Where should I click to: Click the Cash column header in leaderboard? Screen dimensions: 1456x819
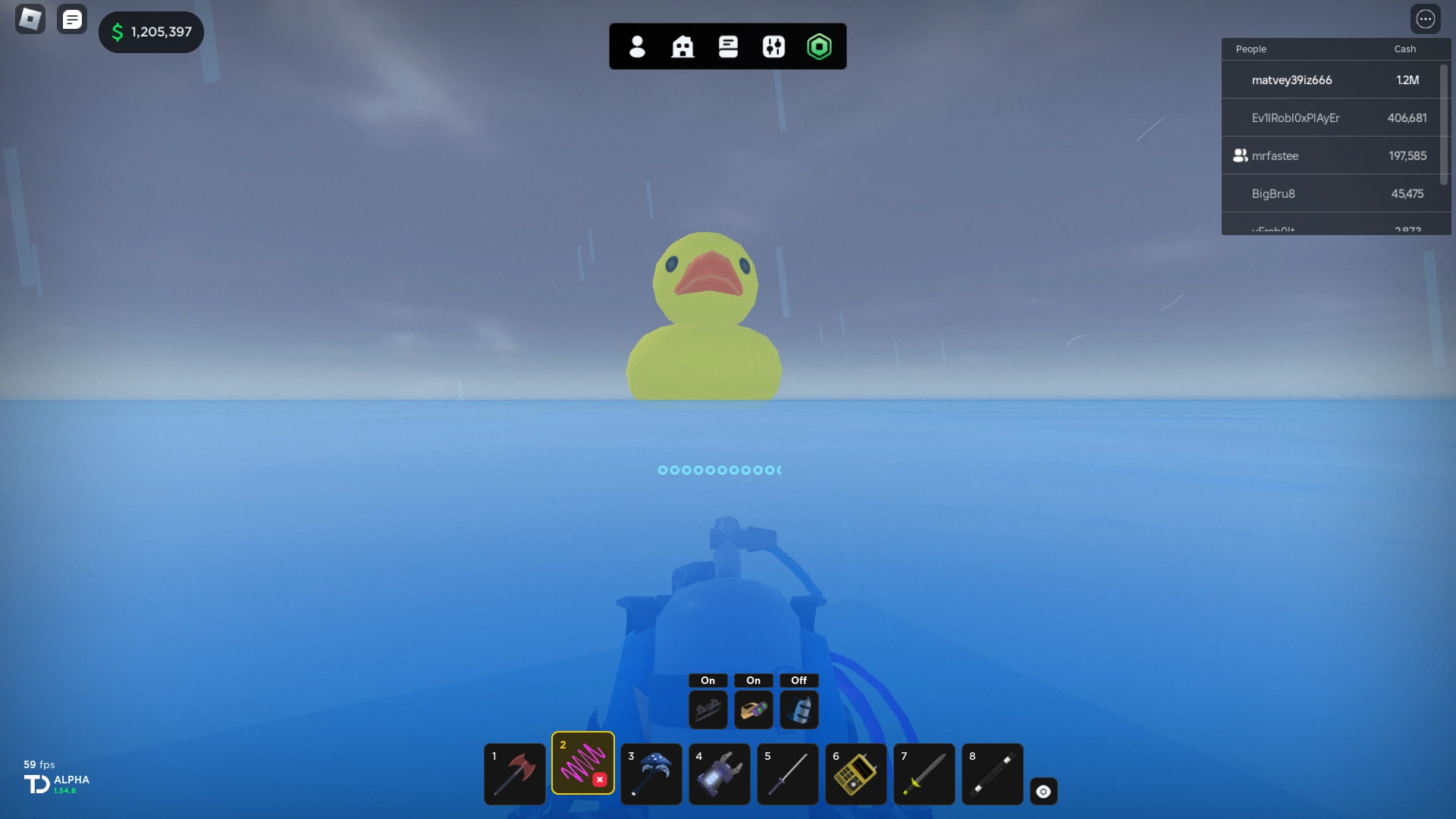[1404, 49]
